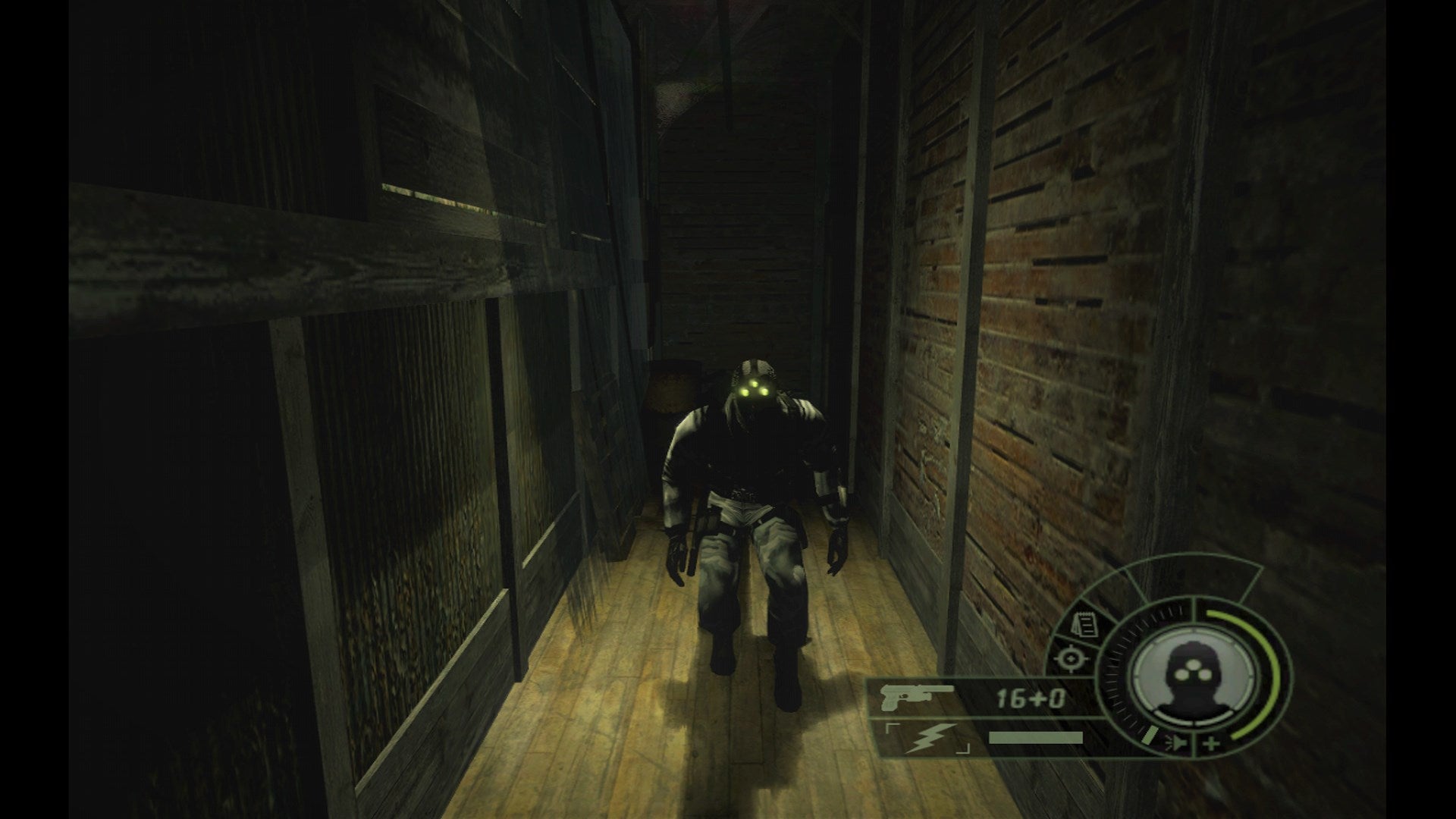
Task: Click the crosshair targeting icon on the HUD dial
Action: [x=1071, y=660]
